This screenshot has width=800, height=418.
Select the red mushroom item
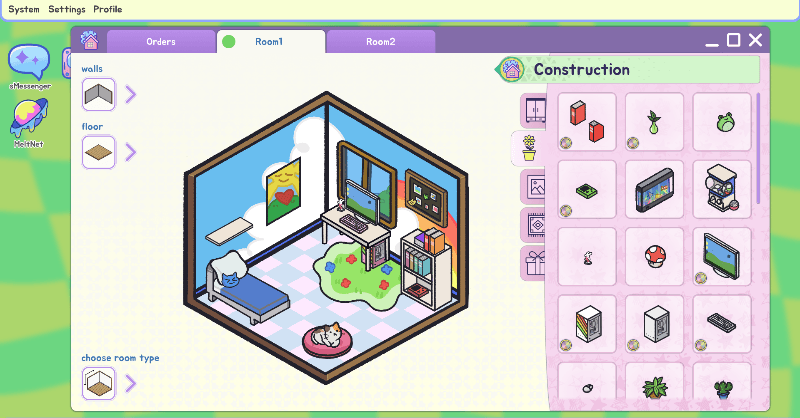[654, 256]
